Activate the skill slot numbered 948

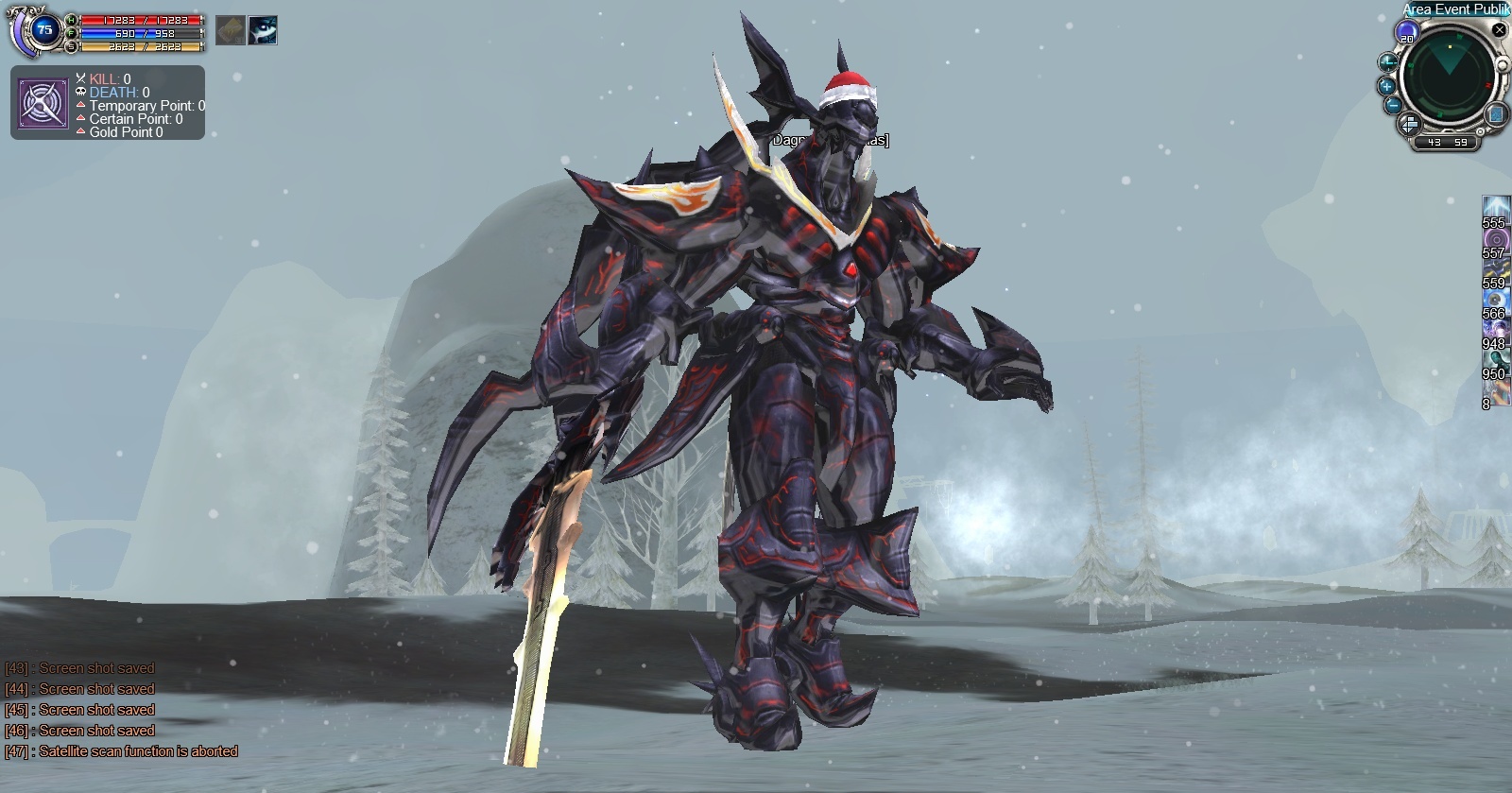point(1496,331)
